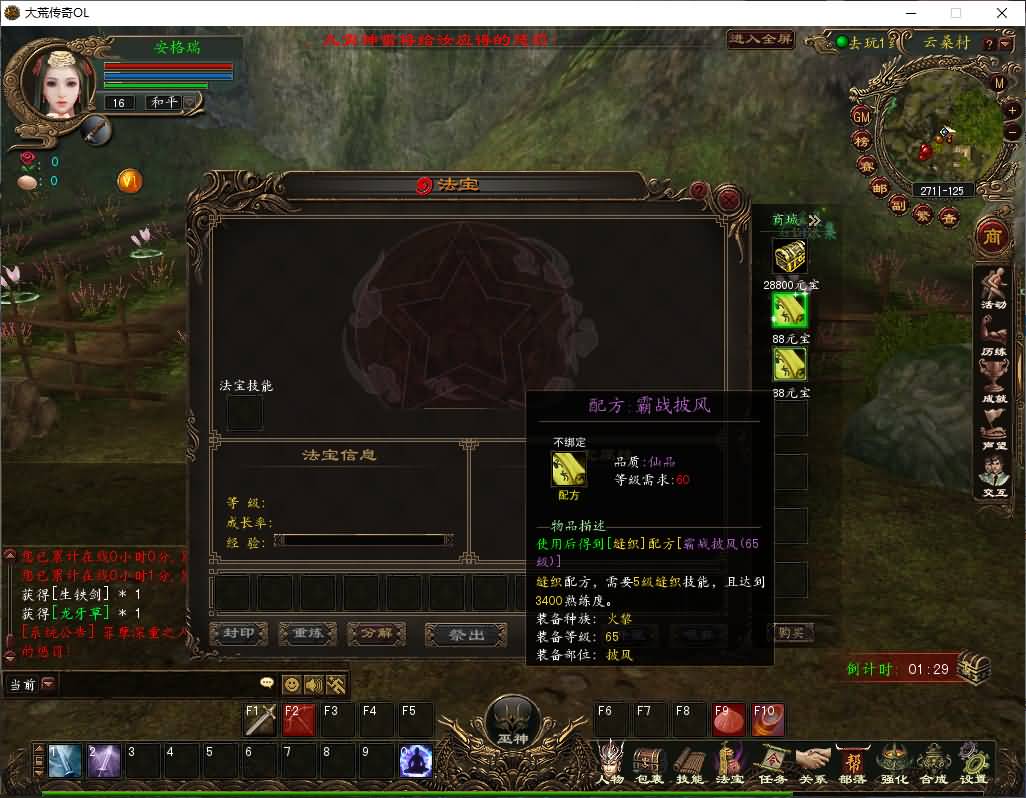Open the 包裹 bag from the bottom bar
The height and width of the screenshot is (798, 1026).
click(x=650, y=762)
